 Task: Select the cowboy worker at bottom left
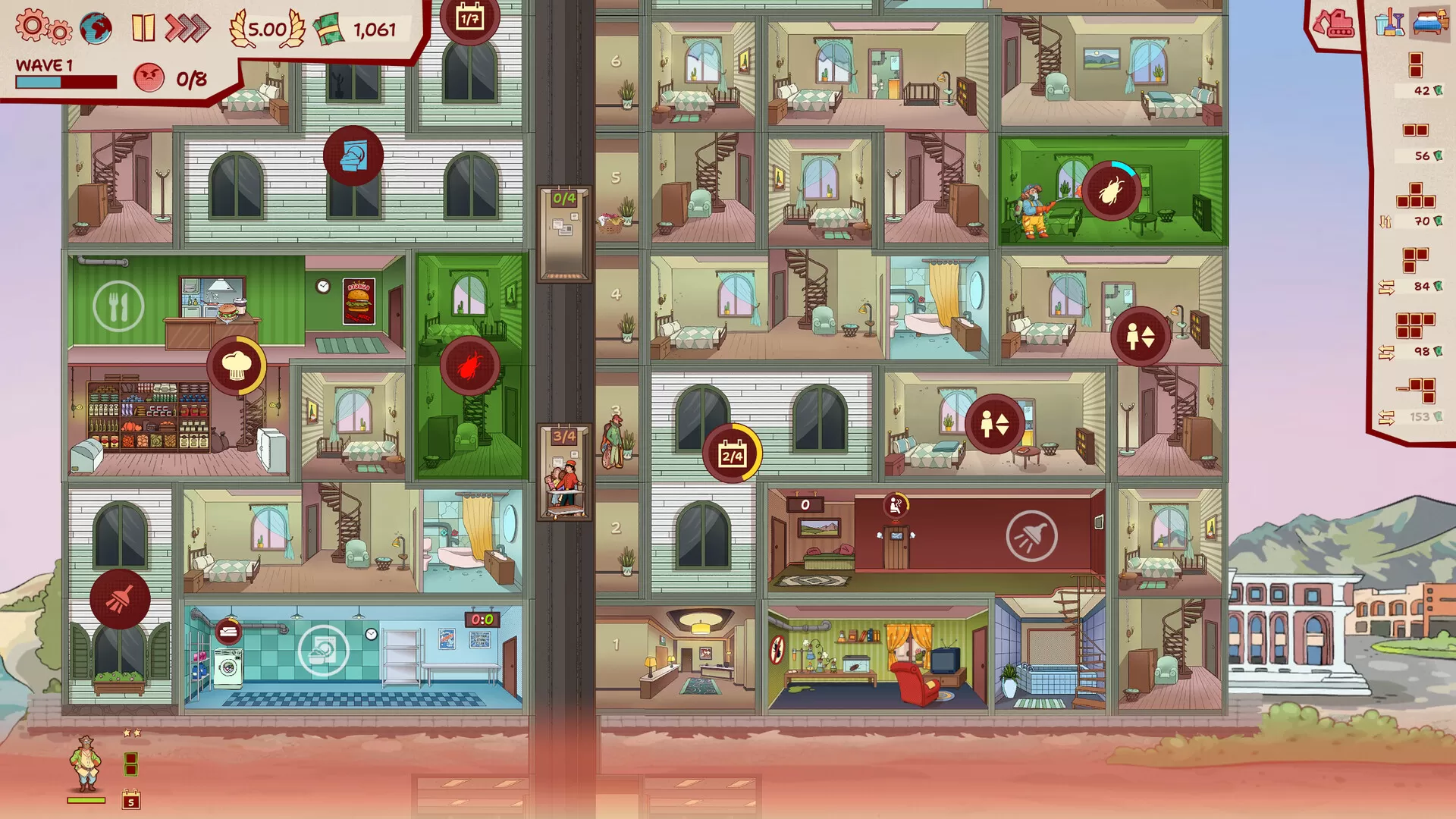coord(86,761)
